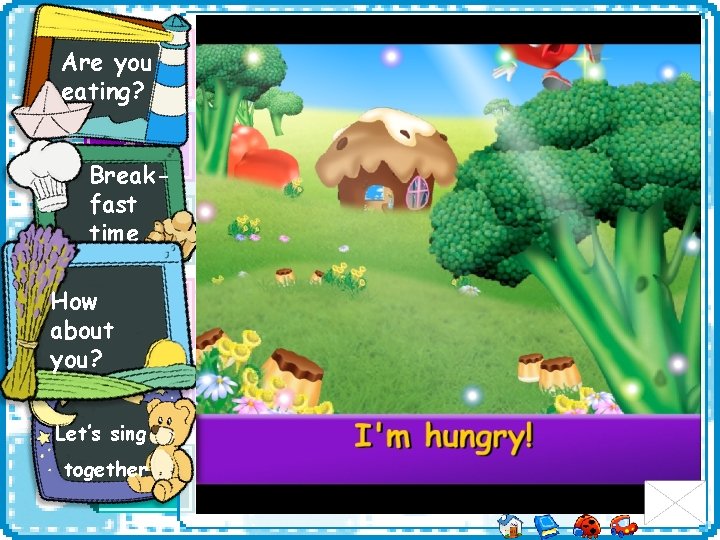Viewport: 720px width, 540px height.
Task: Open the "Are you eating?" section
Action: [x=106, y=78]
